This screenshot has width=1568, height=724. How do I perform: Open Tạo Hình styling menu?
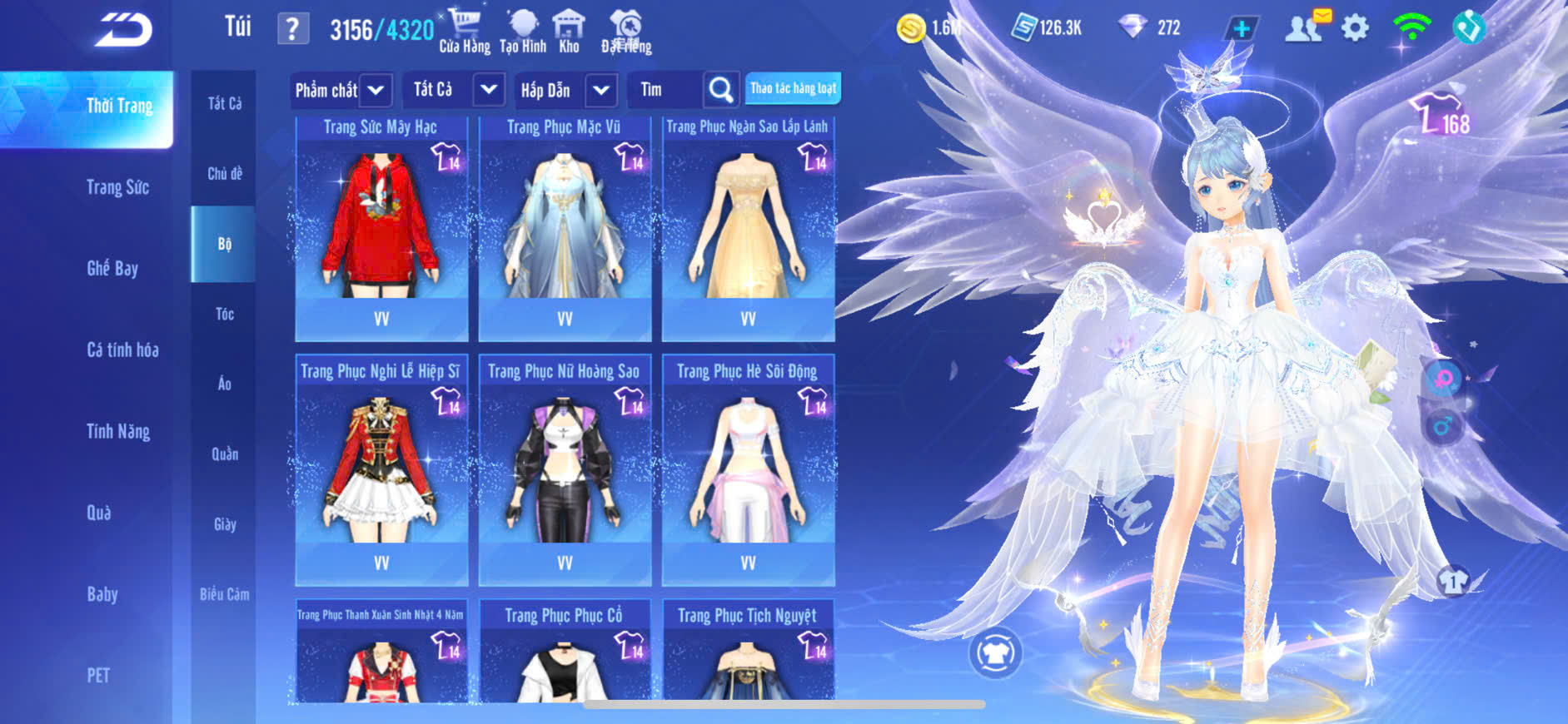pos(523,32)
